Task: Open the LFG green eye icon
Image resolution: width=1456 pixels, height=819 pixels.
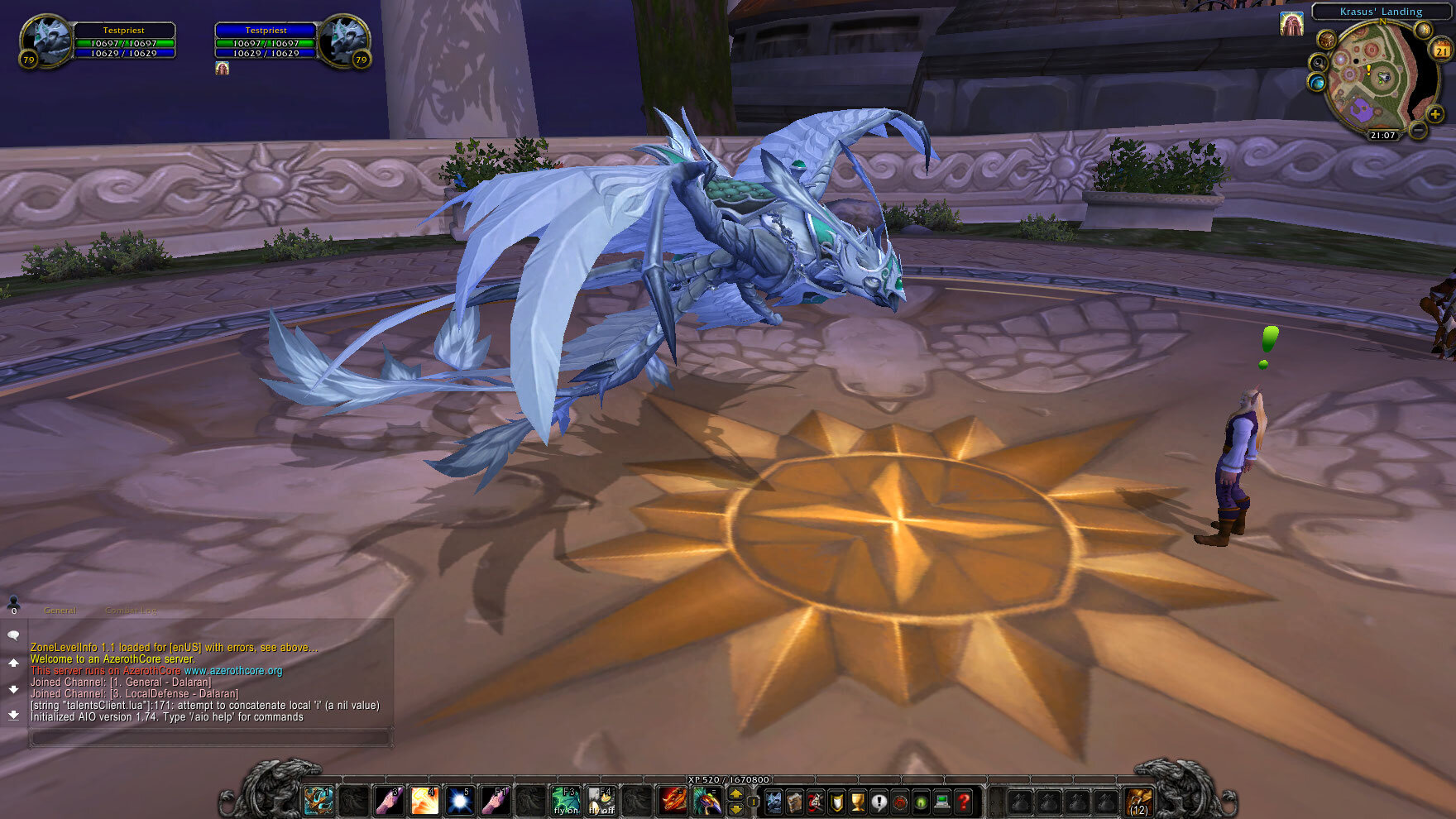Action: click(922, 801)
